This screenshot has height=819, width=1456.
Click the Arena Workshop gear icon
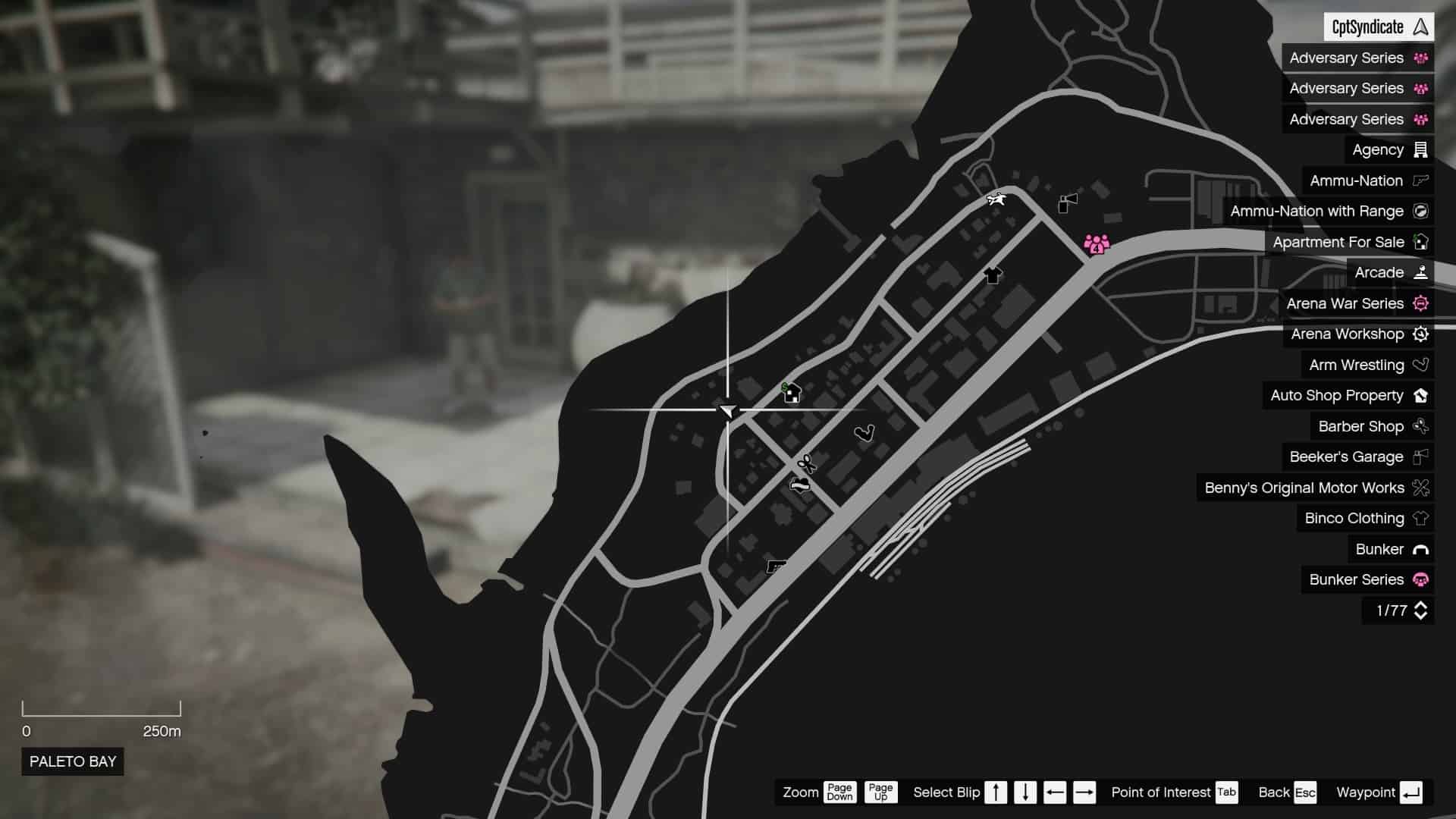click(x=1422, y=334)
